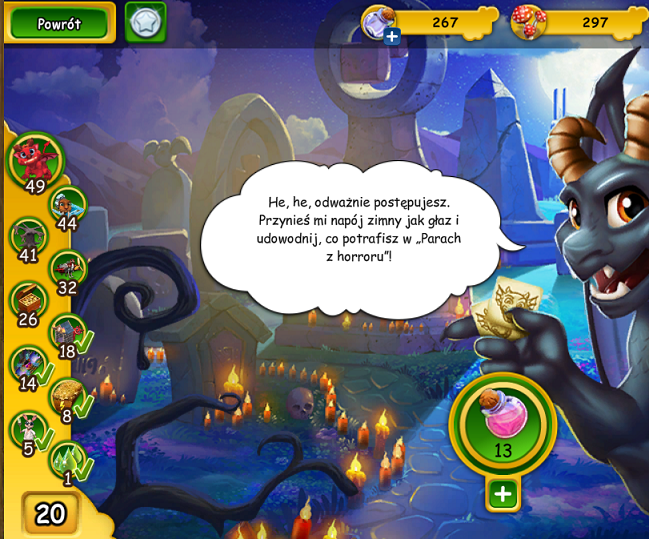Pick the white rabbit reward at level 5
Image resolution: width=649 pixels, height=539 pixels.
[x=29, y=429]
